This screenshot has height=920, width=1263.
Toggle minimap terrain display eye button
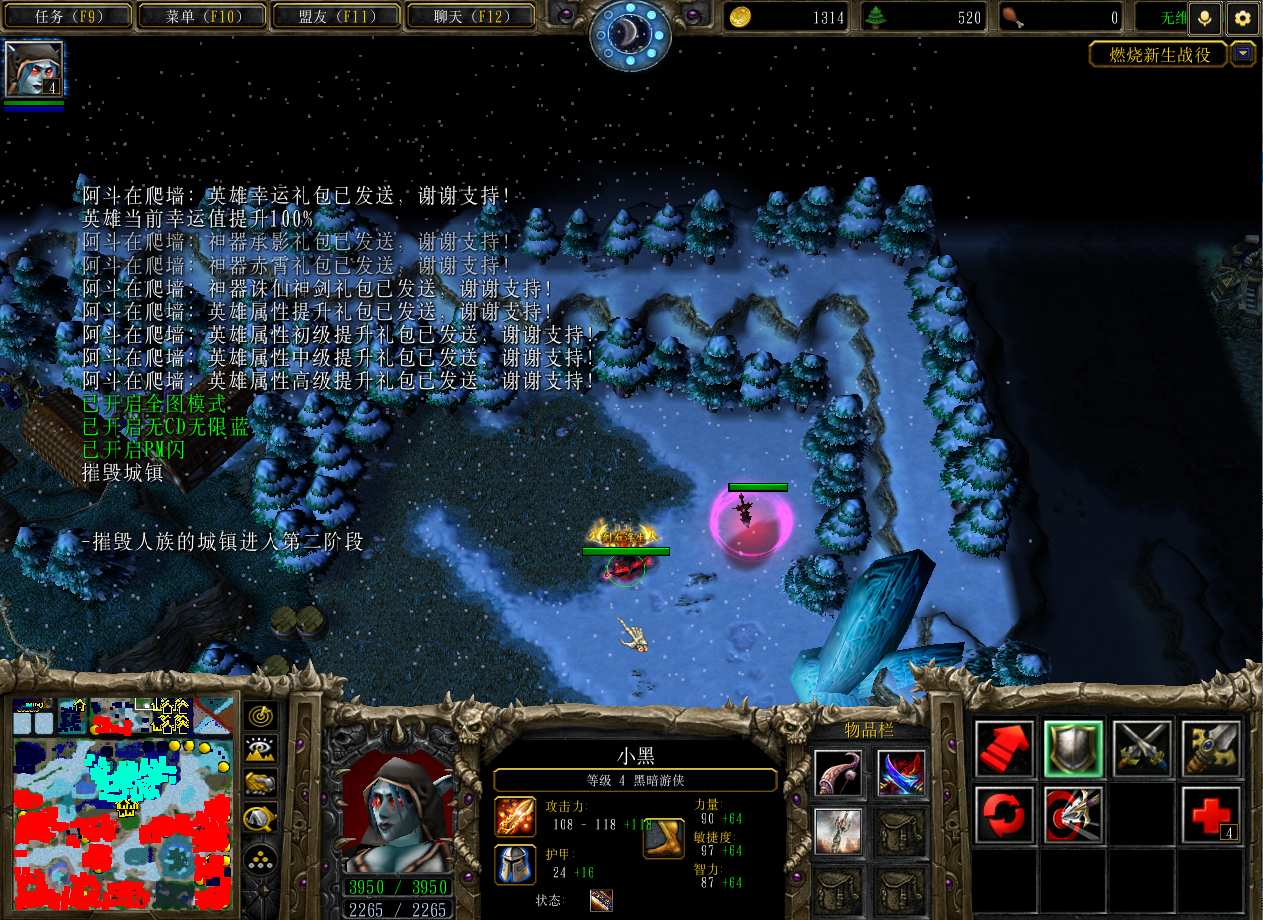pyautogui.click(x=261, y=750)
